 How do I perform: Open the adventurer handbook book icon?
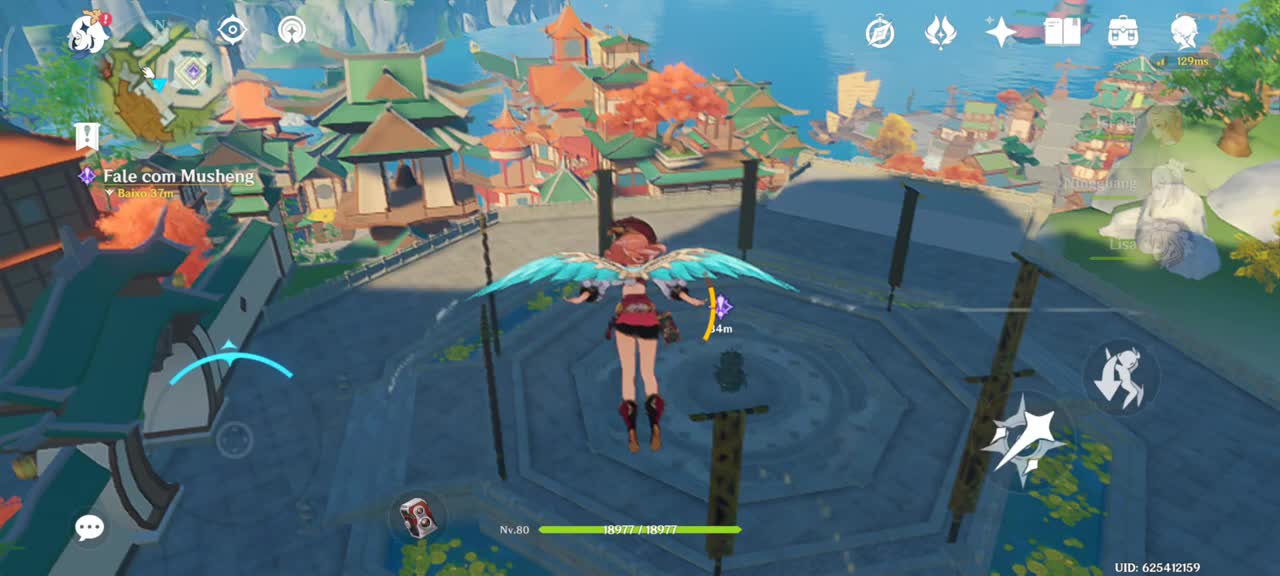(1062, 32)
